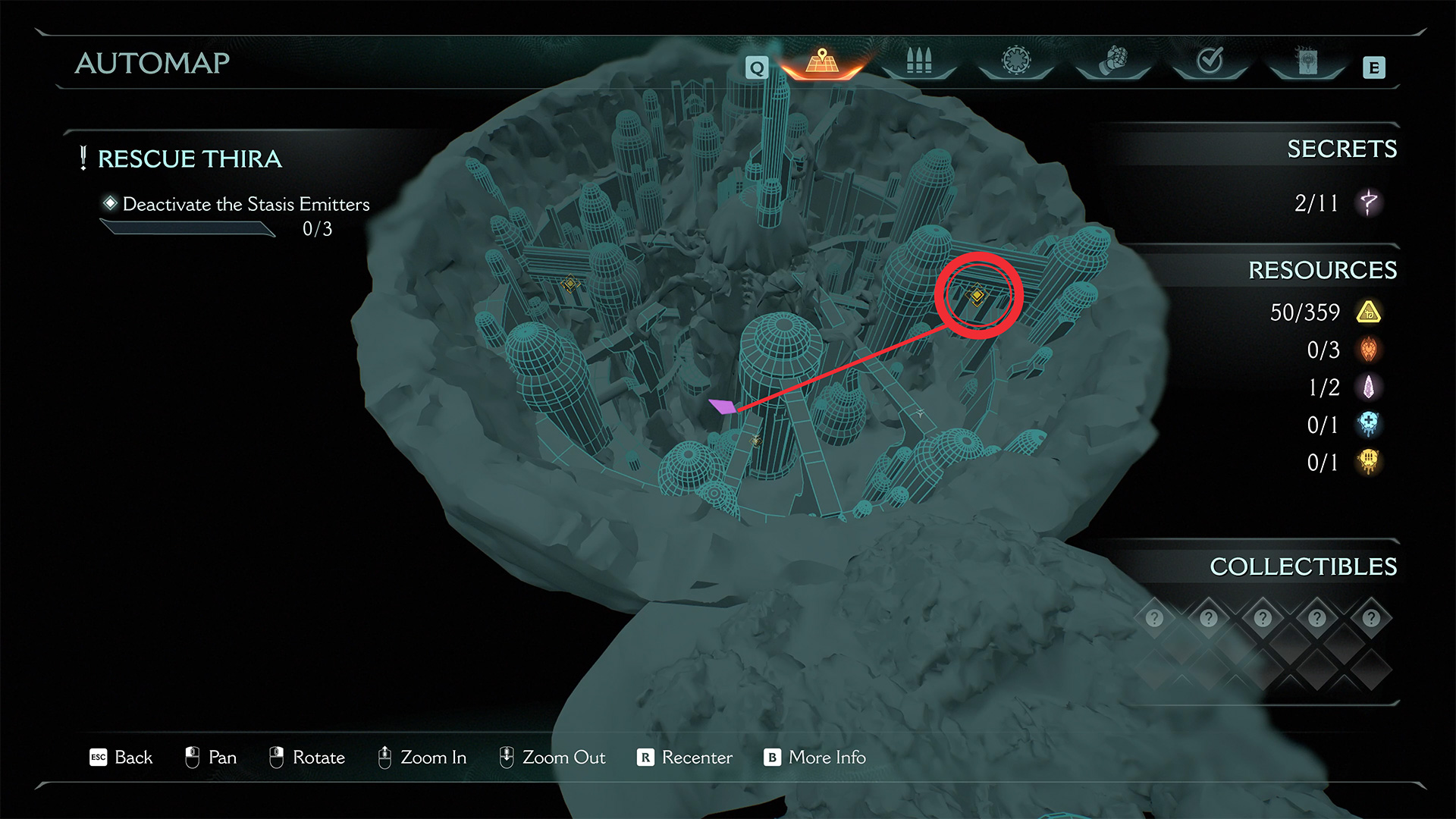Show More Info for the map
This screenshot has height=819, width=1456.
(x=815, y=758)
